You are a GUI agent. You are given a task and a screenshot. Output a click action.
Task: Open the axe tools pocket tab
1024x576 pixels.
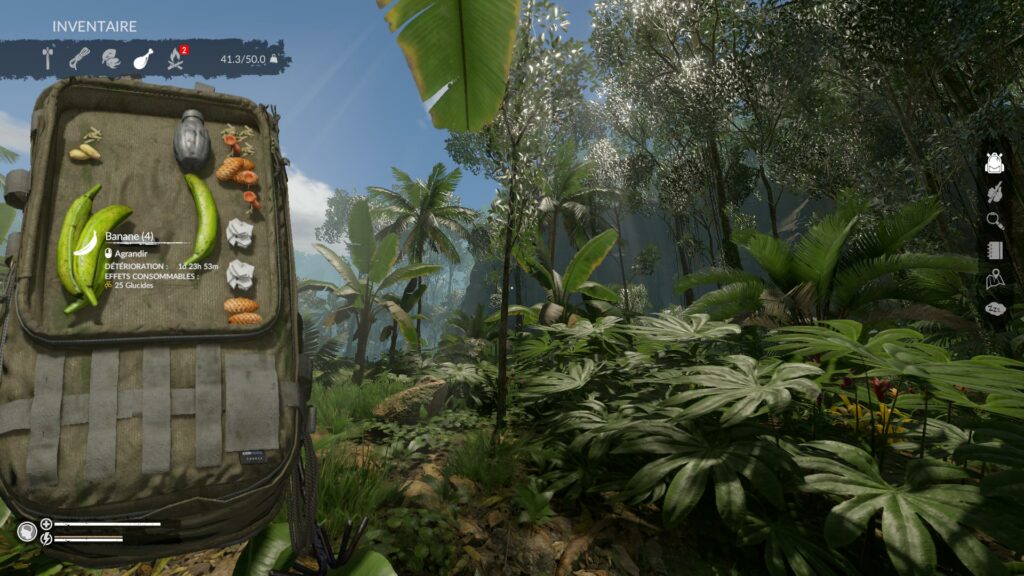coord(47,59)
